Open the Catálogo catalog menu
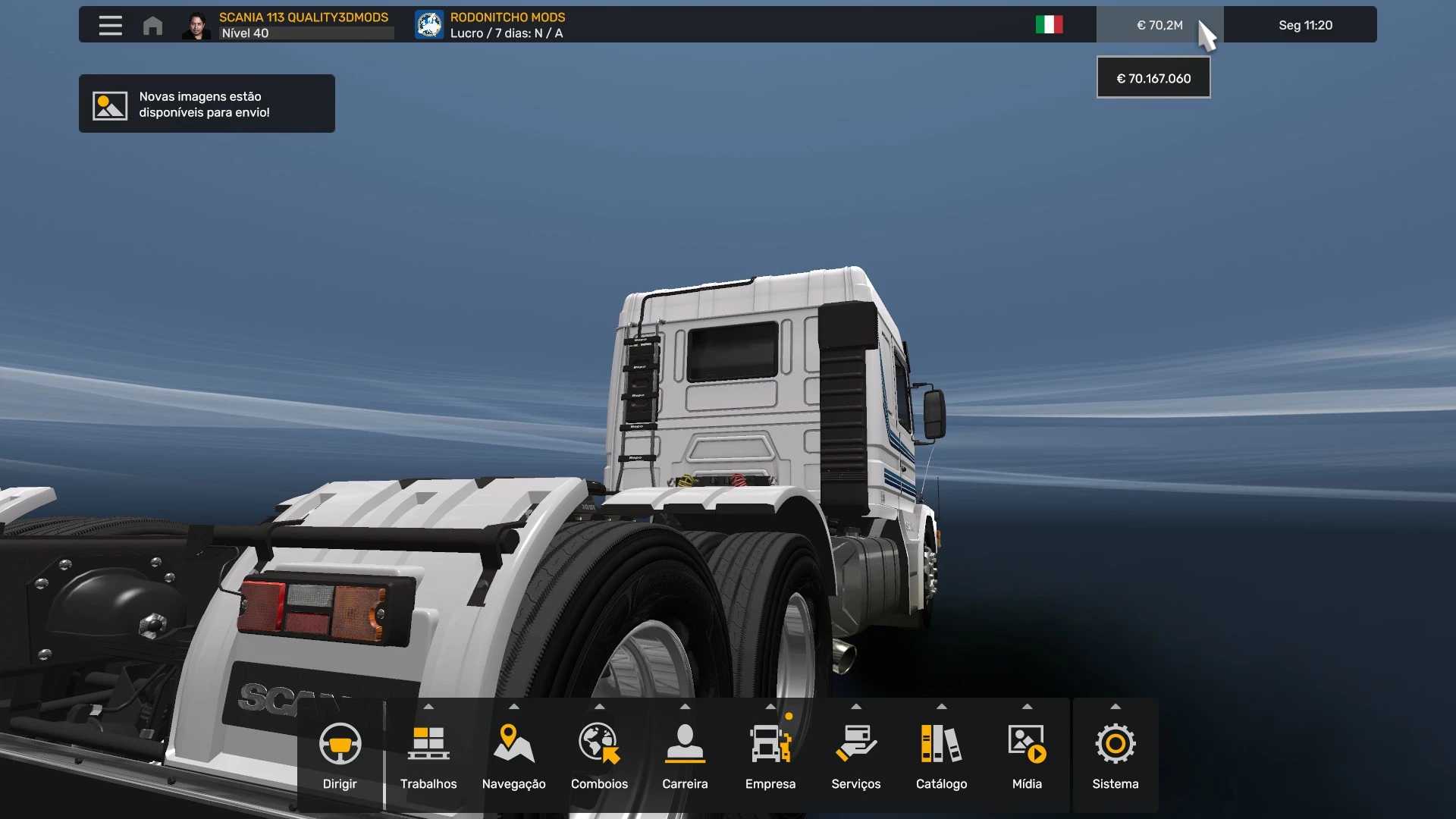Screen dimensions: 1456x819 pyautogui.click(x=941, y=755)
